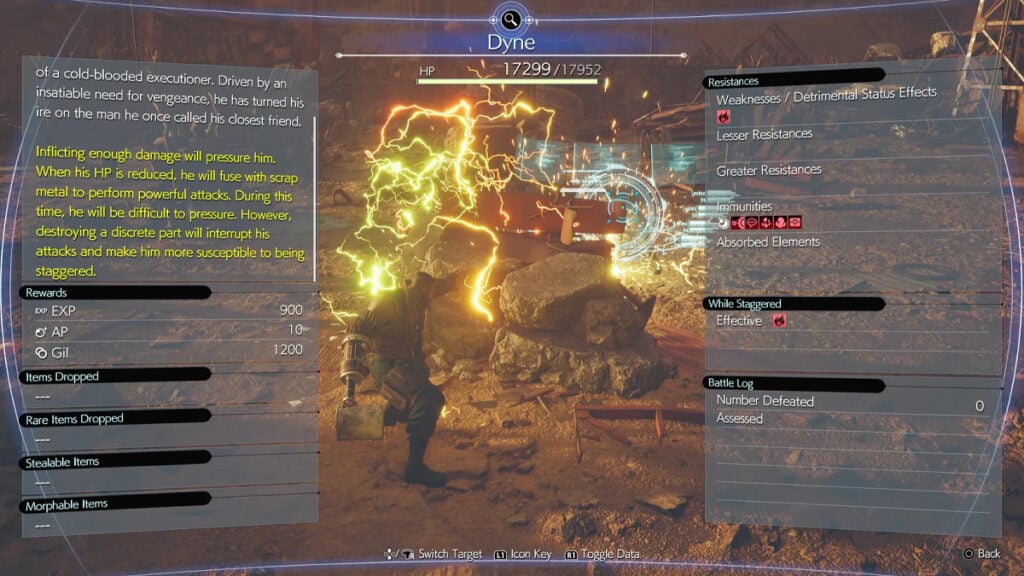The width and height of the screenshot is (1024, 576).
Task: Select the Assess magnifying glass icon above Dyne
Action: tap(511, 19)
